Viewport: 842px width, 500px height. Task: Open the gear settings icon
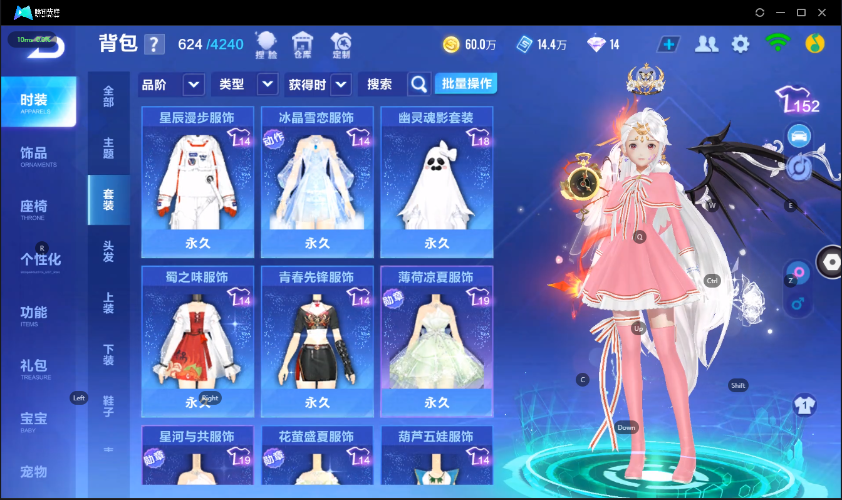tap(740, 44)
